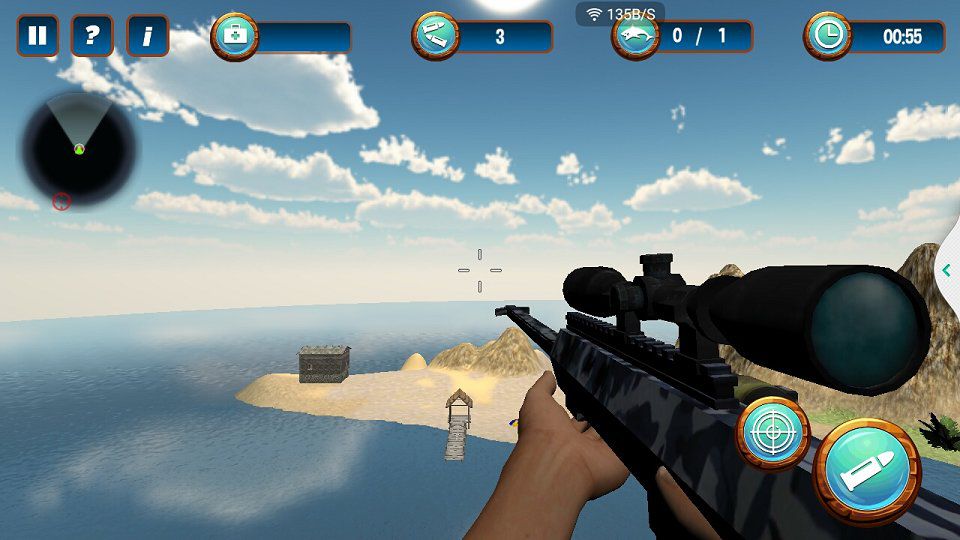Tap the circular radar minimap
The image size is (960, 540).
pos(79,150)
